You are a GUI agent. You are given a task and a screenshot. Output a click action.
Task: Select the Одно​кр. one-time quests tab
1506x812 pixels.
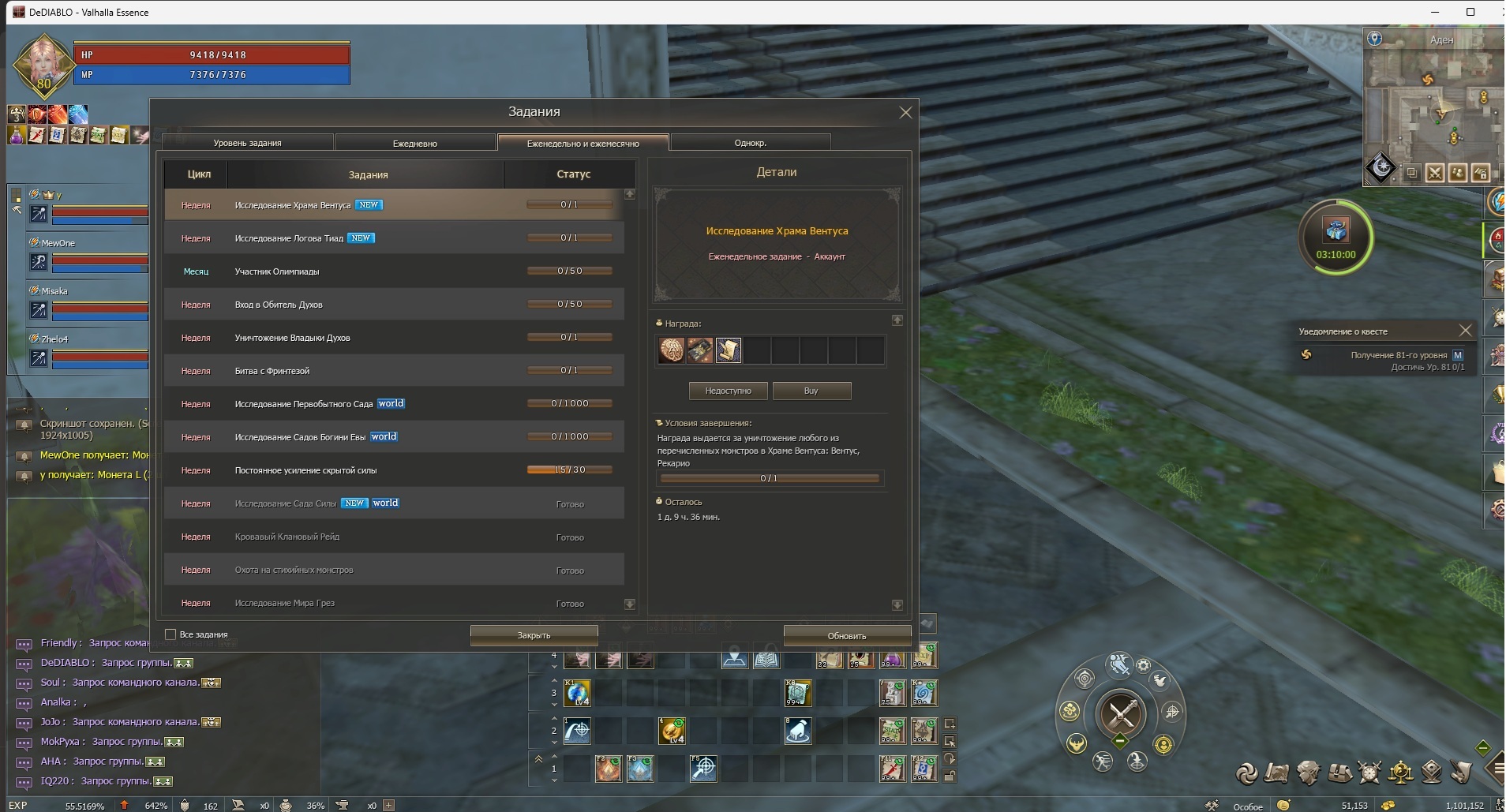(x=750, y=143)
